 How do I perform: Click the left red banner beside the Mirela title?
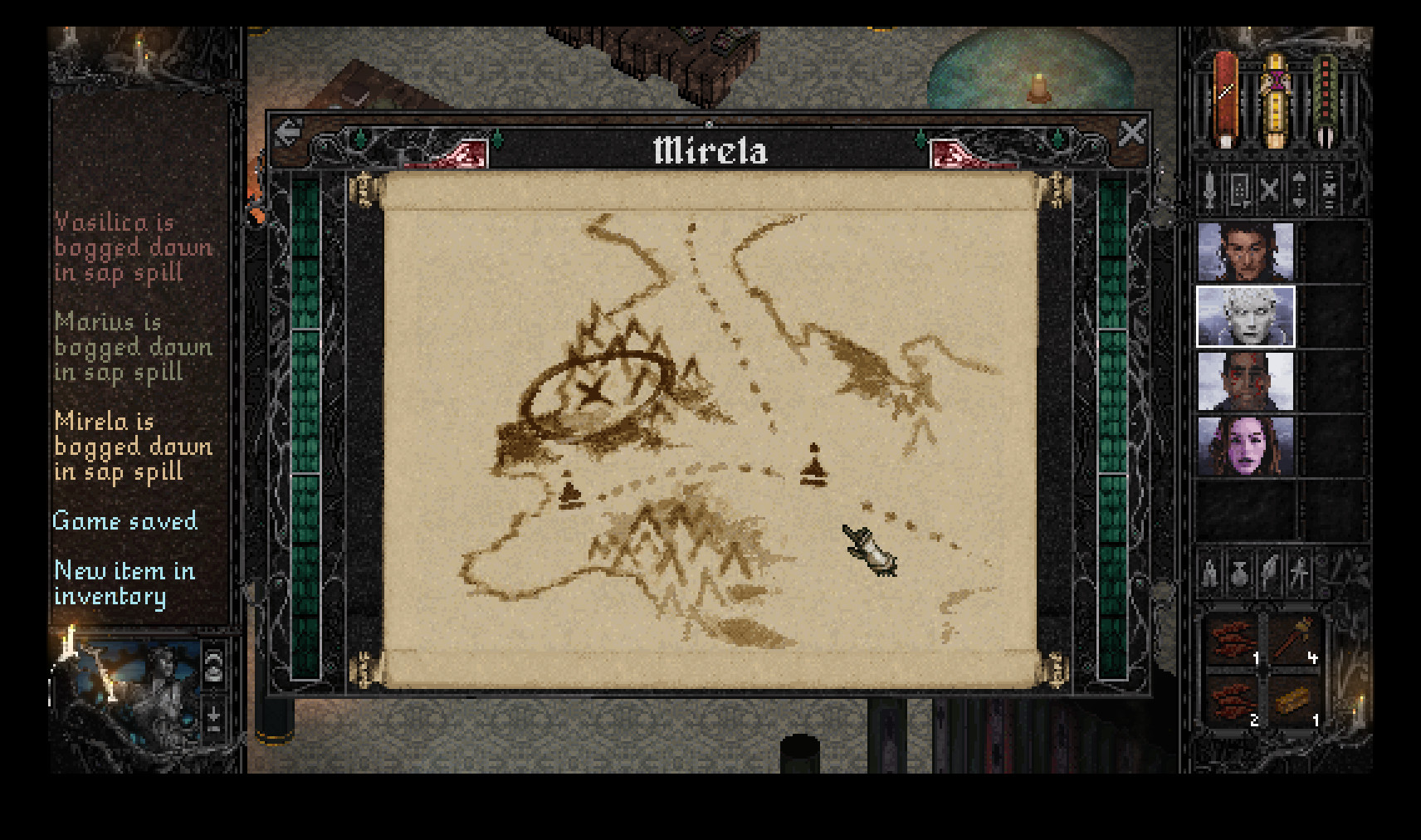click(x=467, y=151)
